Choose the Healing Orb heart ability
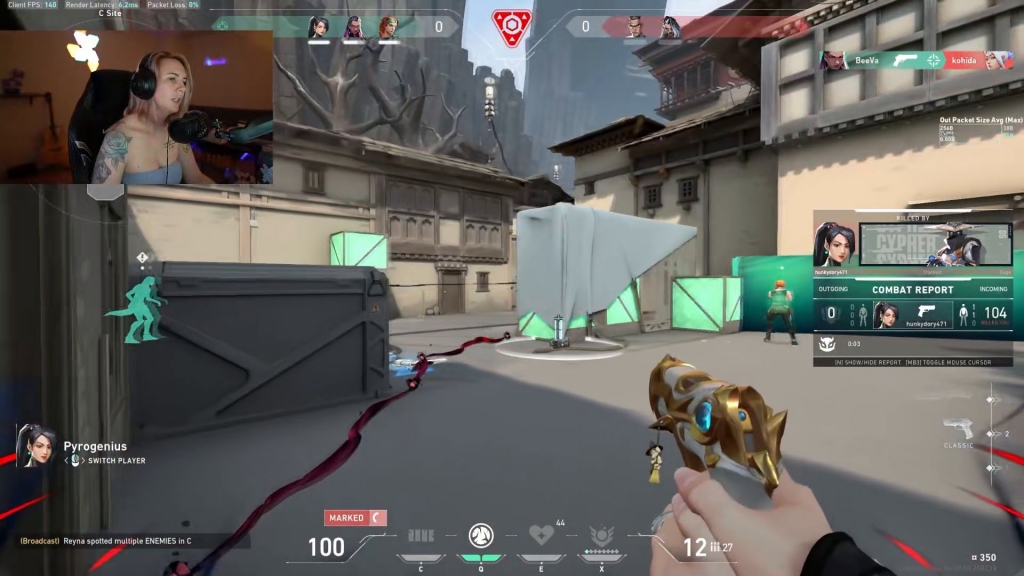This screenshot has width=1024, height=576. tap(542, 535)
